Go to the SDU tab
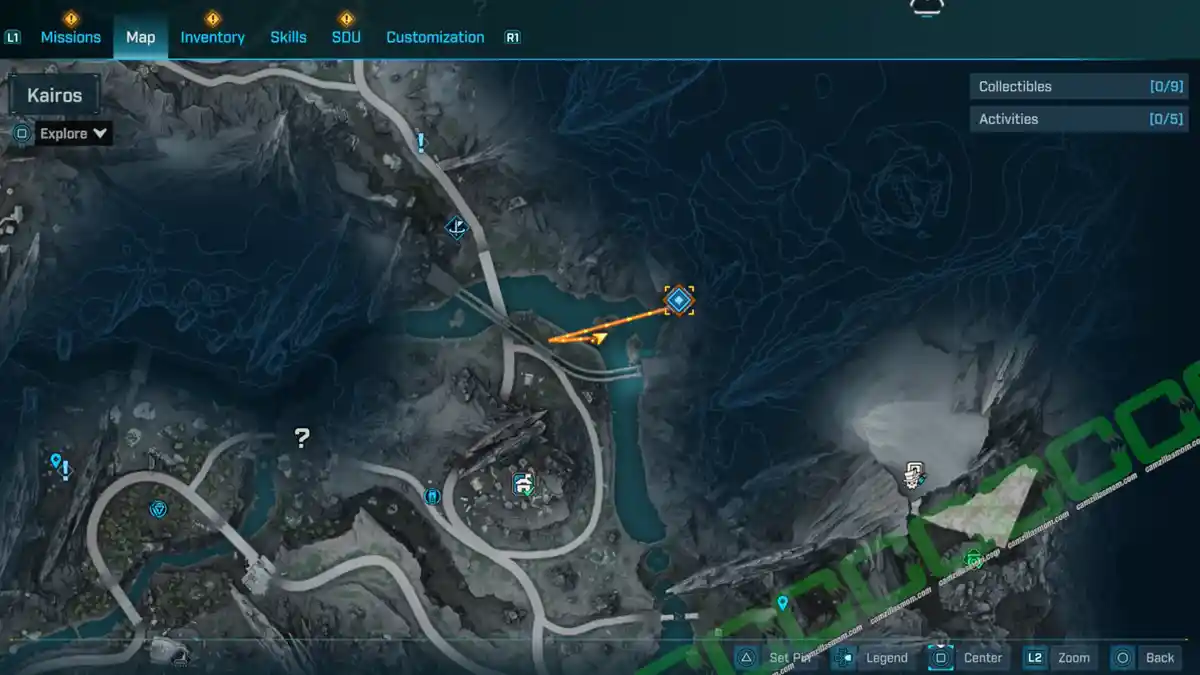The width and height of the screenshot is (1200, 675). coord(346,37)
